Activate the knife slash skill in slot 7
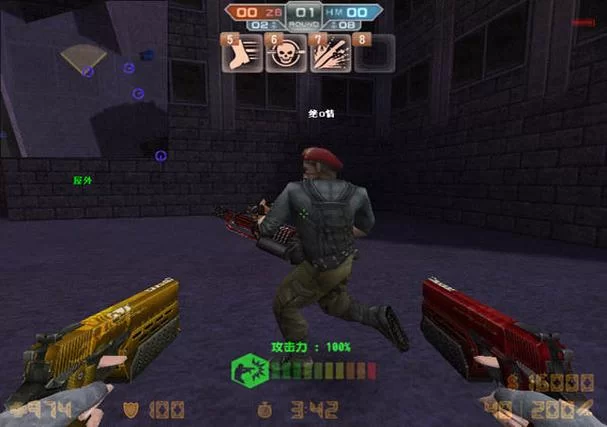Screen dimensions: 607x427 click(x=330, y=53)
